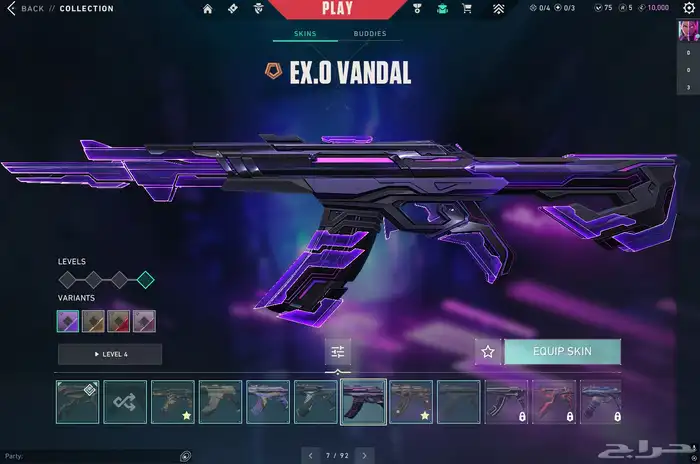Choose the red variant swatch
This screenshot has height=464, width=700.
pos(120,321)
